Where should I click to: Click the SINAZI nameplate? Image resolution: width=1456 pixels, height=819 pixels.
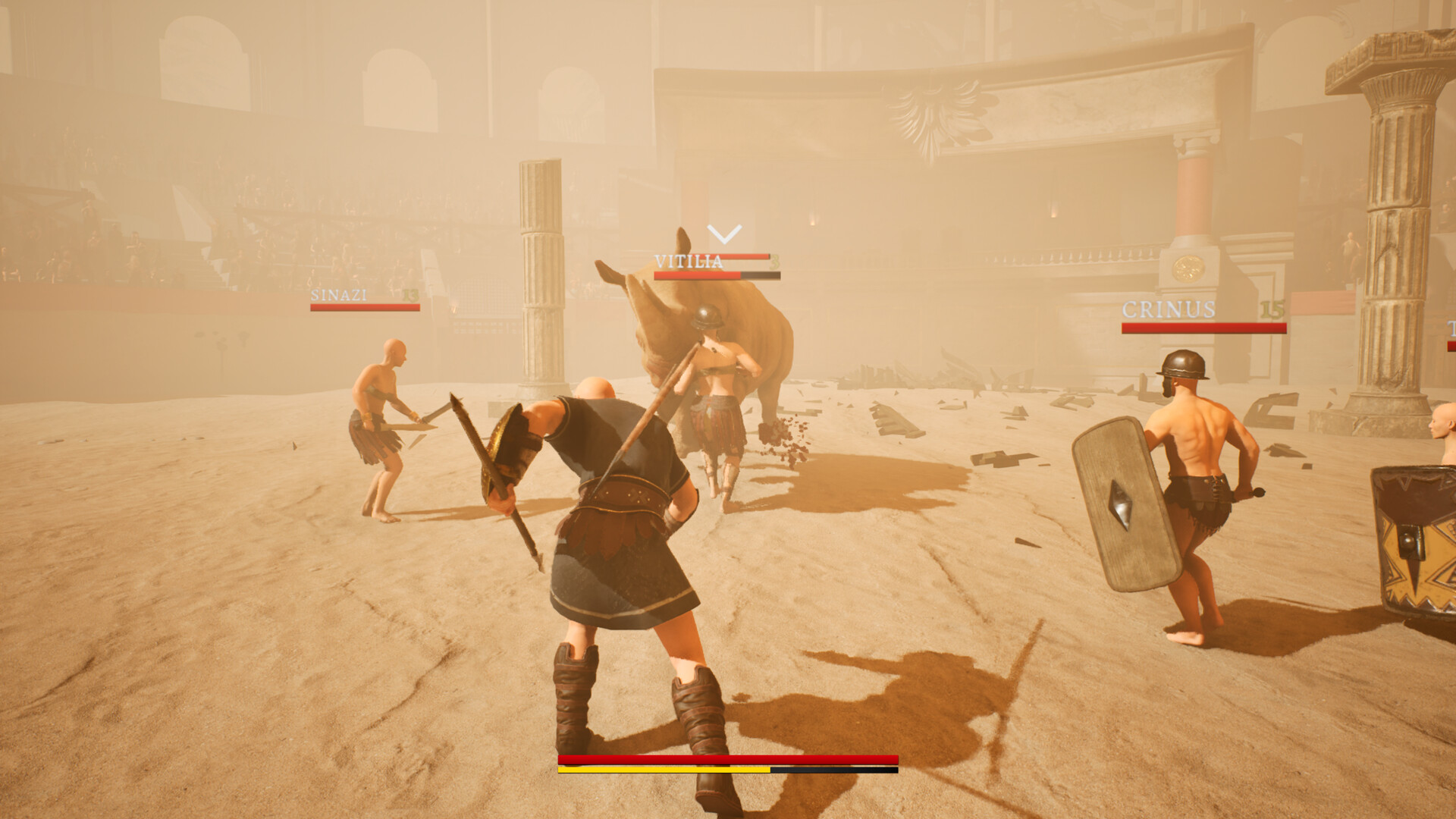[337, 296]
